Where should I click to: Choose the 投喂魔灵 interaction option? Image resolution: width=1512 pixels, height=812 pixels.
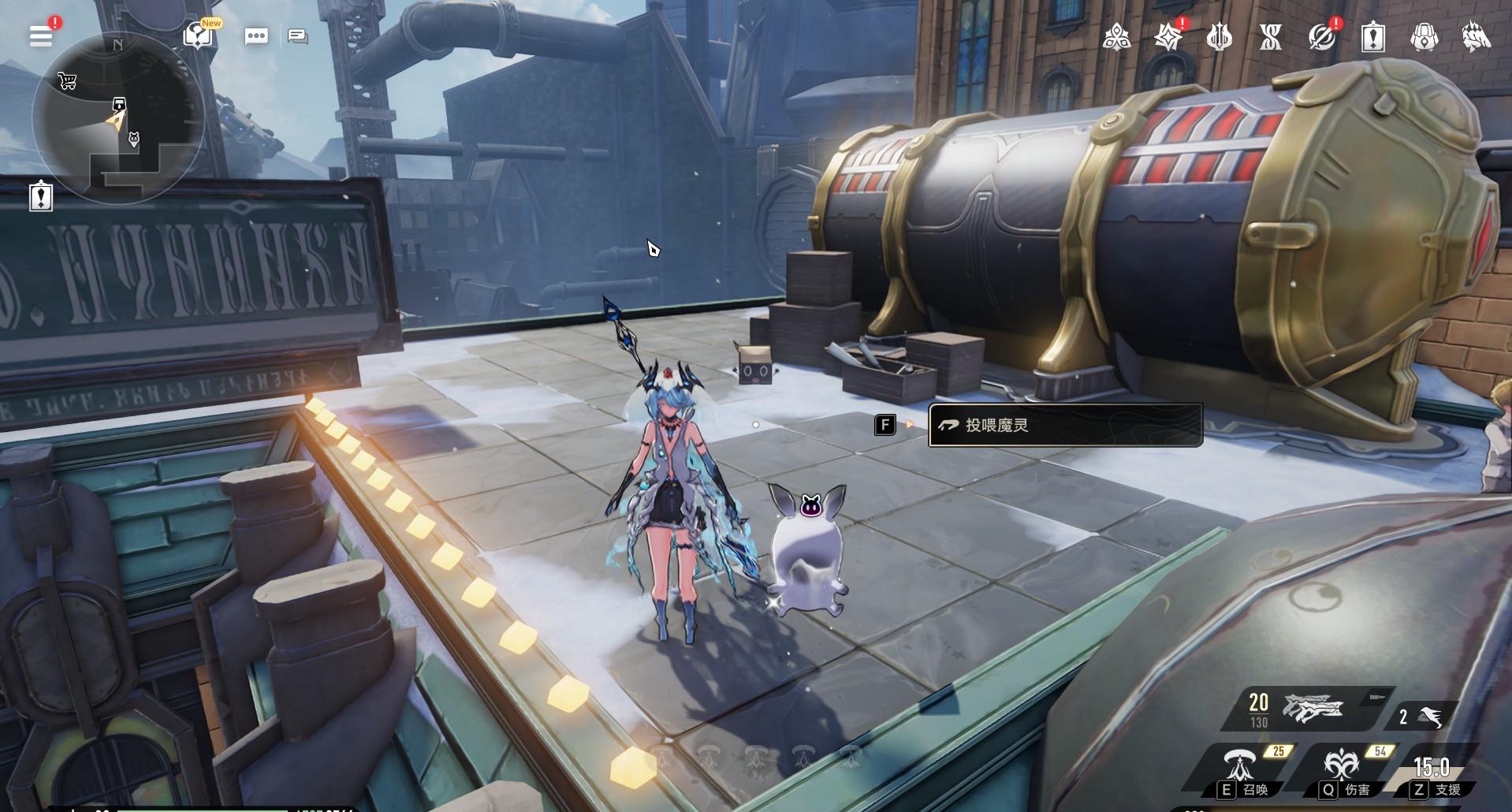click(1065, 426)
